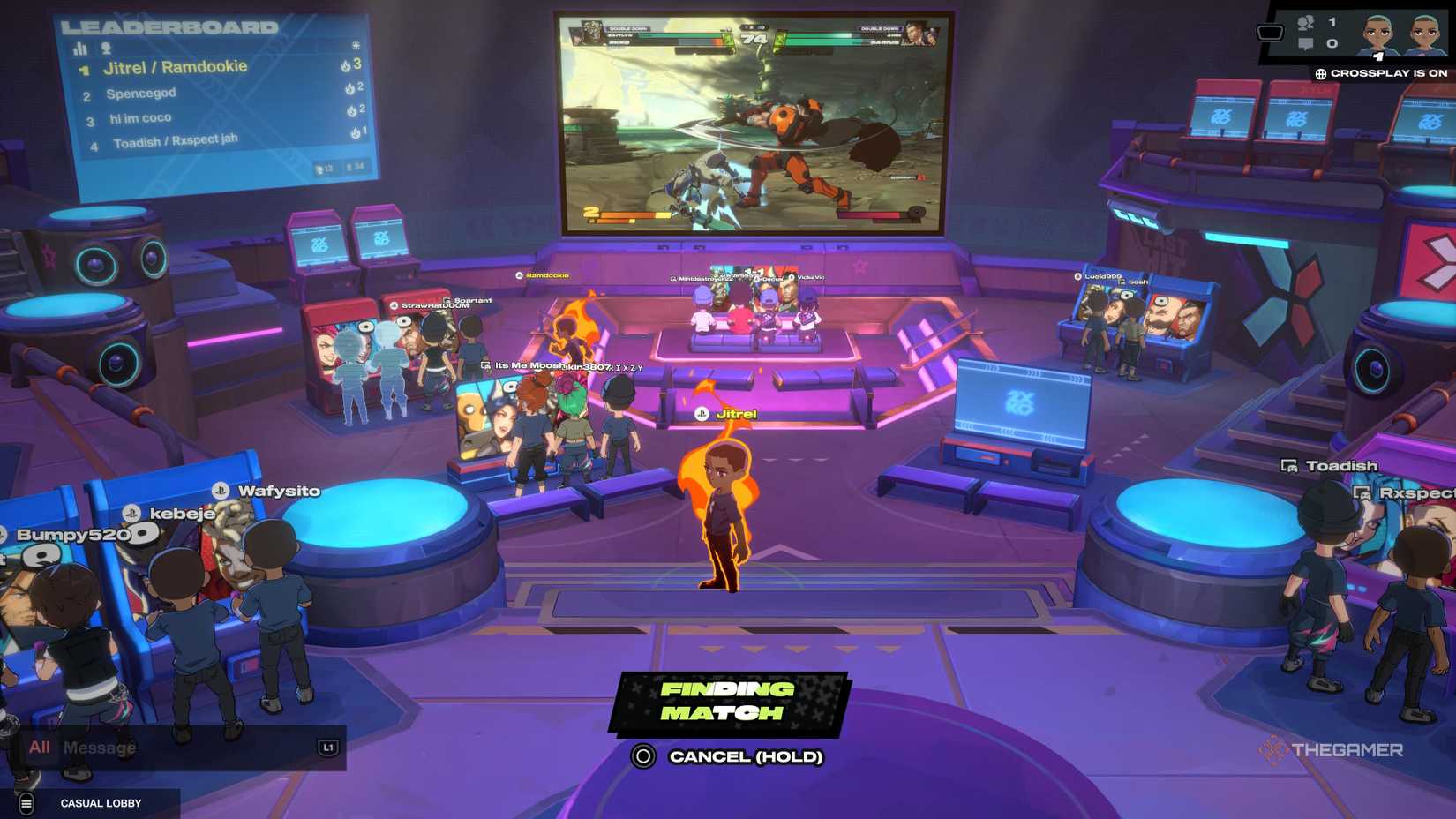Select the player icon in the leaderboard header
Viewport: 1456px width, 819px height.
click(105, 49)
